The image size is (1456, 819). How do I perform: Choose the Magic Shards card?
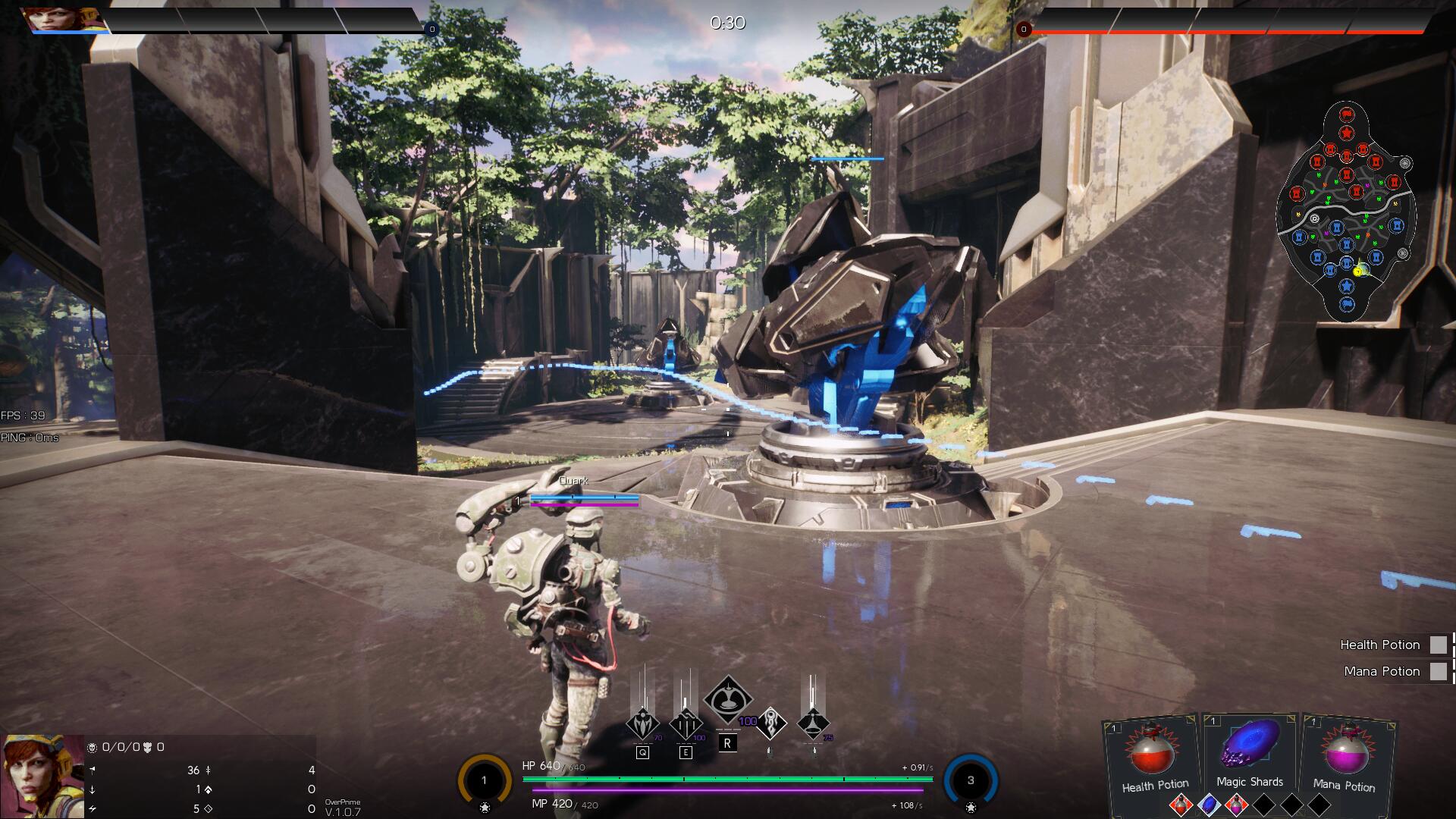point(1249,753)
